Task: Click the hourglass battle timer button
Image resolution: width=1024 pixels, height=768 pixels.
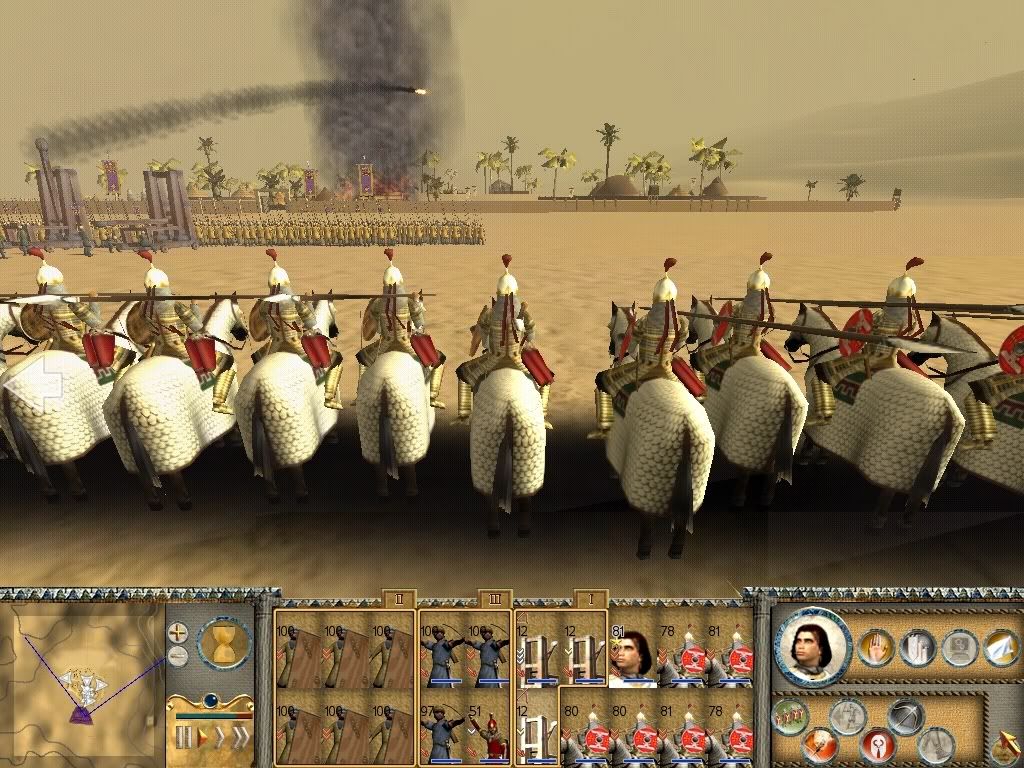Action: coord(223,643)
